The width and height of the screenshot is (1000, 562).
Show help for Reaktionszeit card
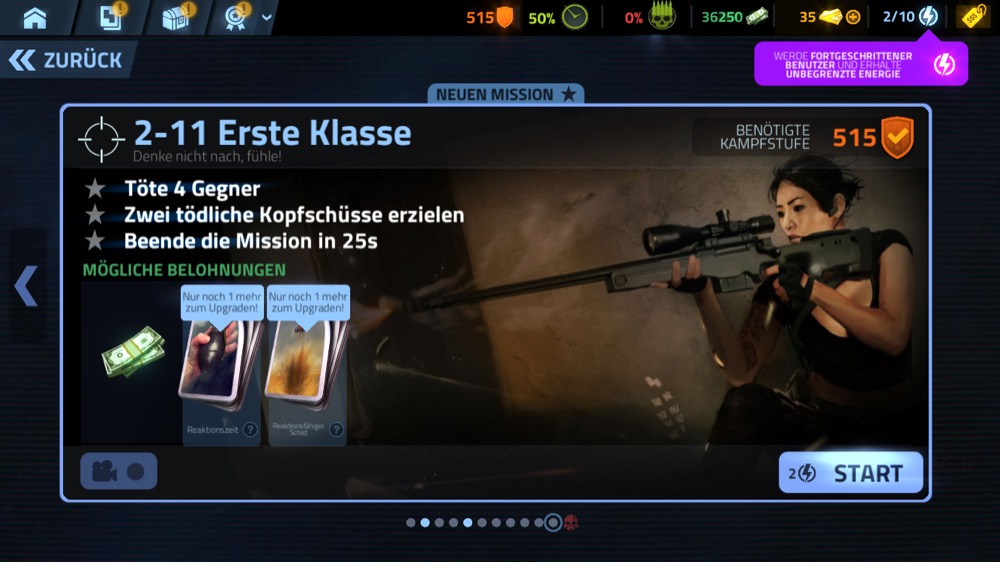[x=250, y=430]
